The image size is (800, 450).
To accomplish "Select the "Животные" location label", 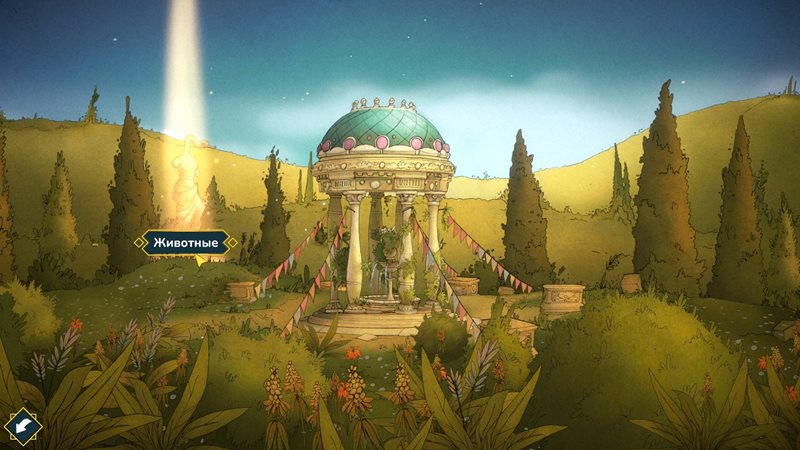I will point(188,242).
